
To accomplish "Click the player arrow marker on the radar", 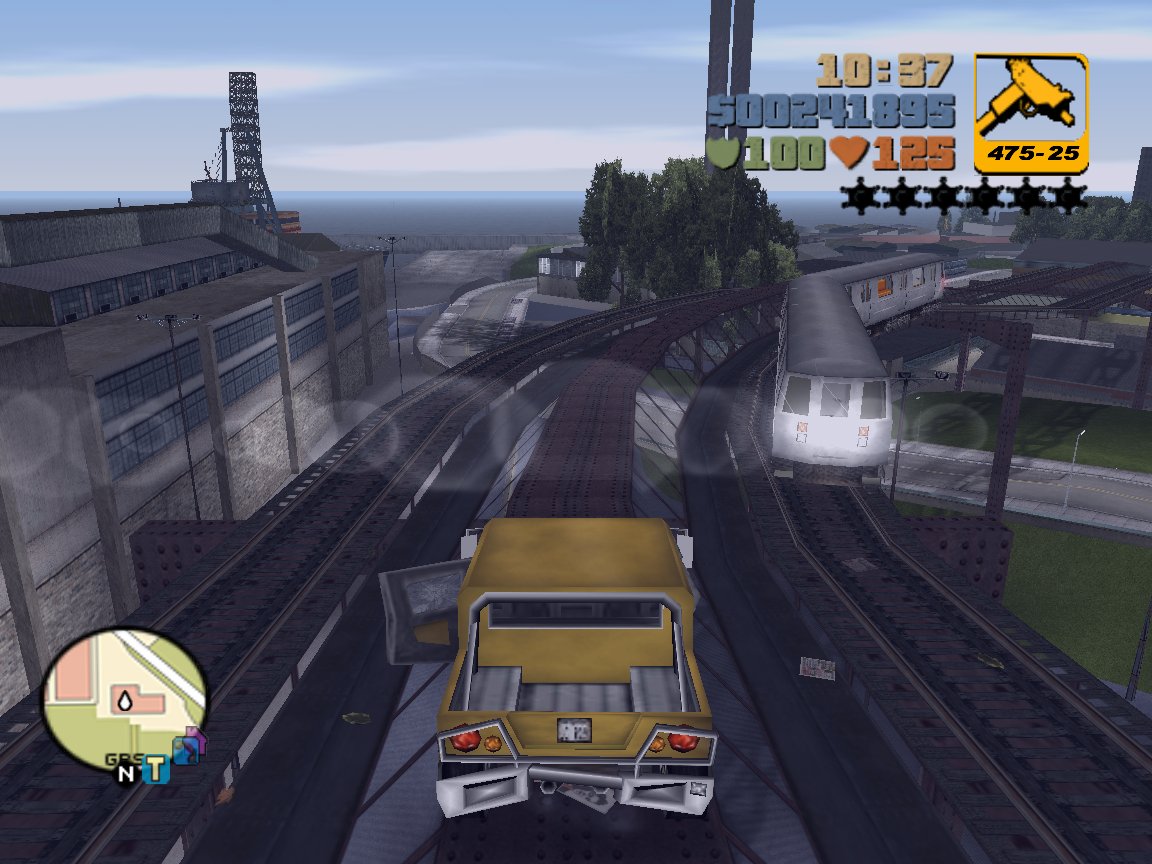I will pos(125,702).
